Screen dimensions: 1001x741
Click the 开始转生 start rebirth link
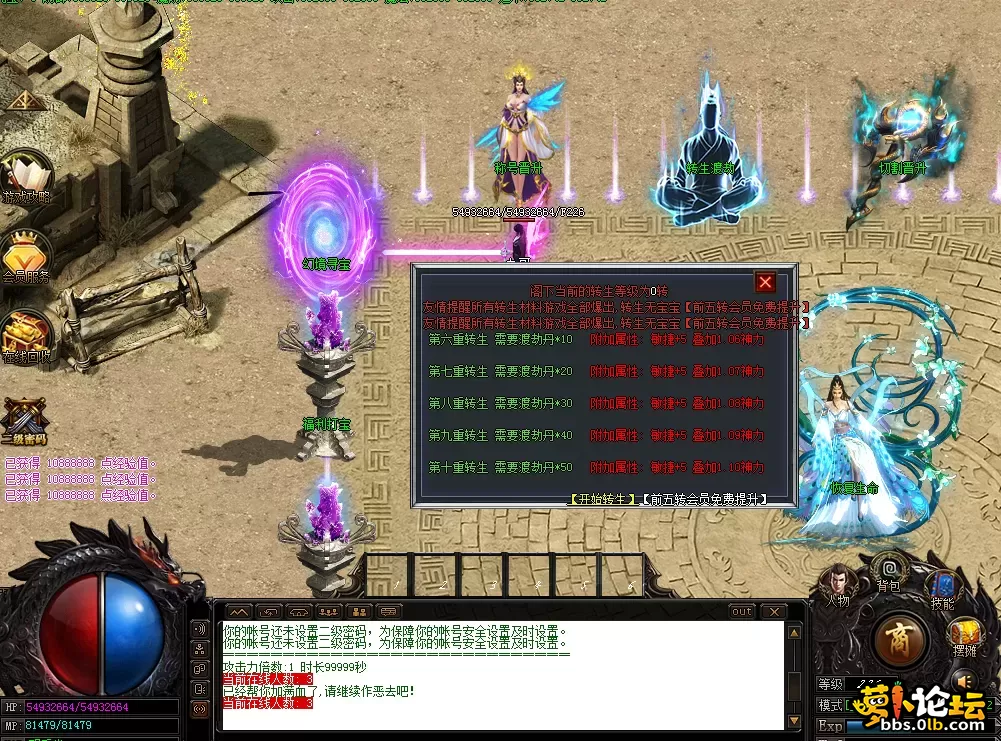point(603,498)
